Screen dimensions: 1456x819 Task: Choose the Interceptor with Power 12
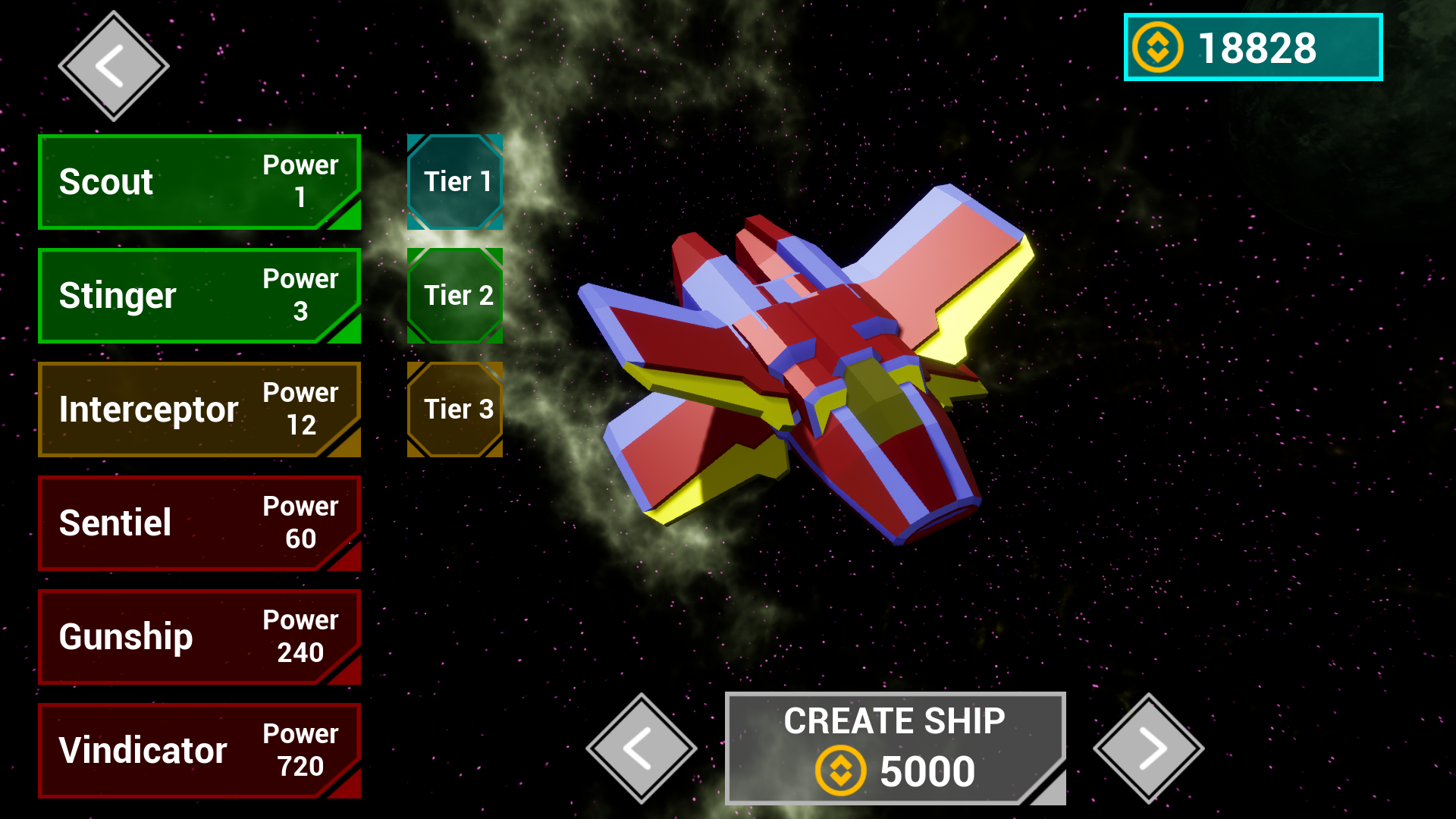[x=199, y=409]
